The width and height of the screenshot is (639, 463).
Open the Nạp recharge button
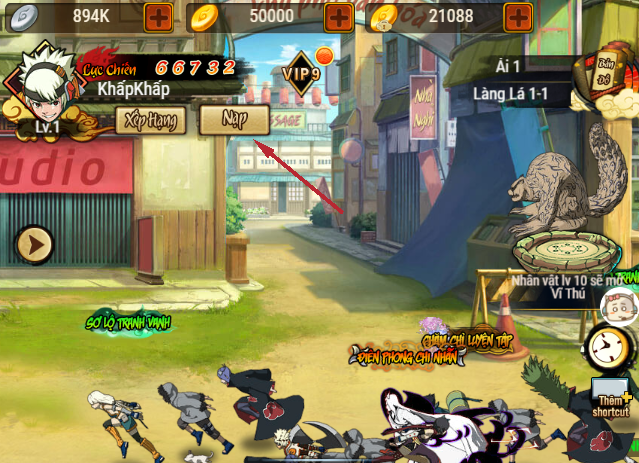click(x=234, y=120)
